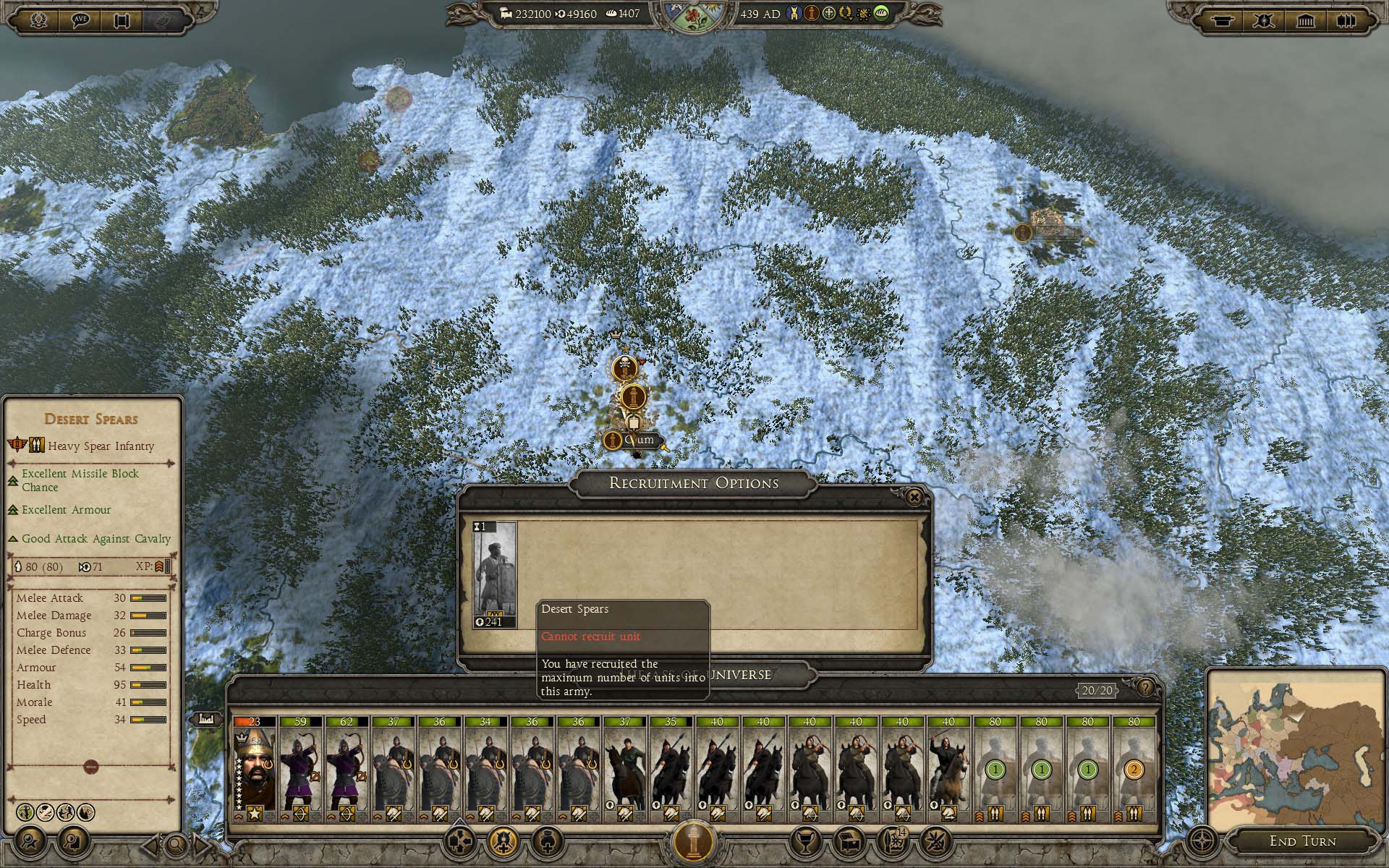Close the Recruitment Options panel
This screenshot has height=868, width=1389.
tap(914, 498)
